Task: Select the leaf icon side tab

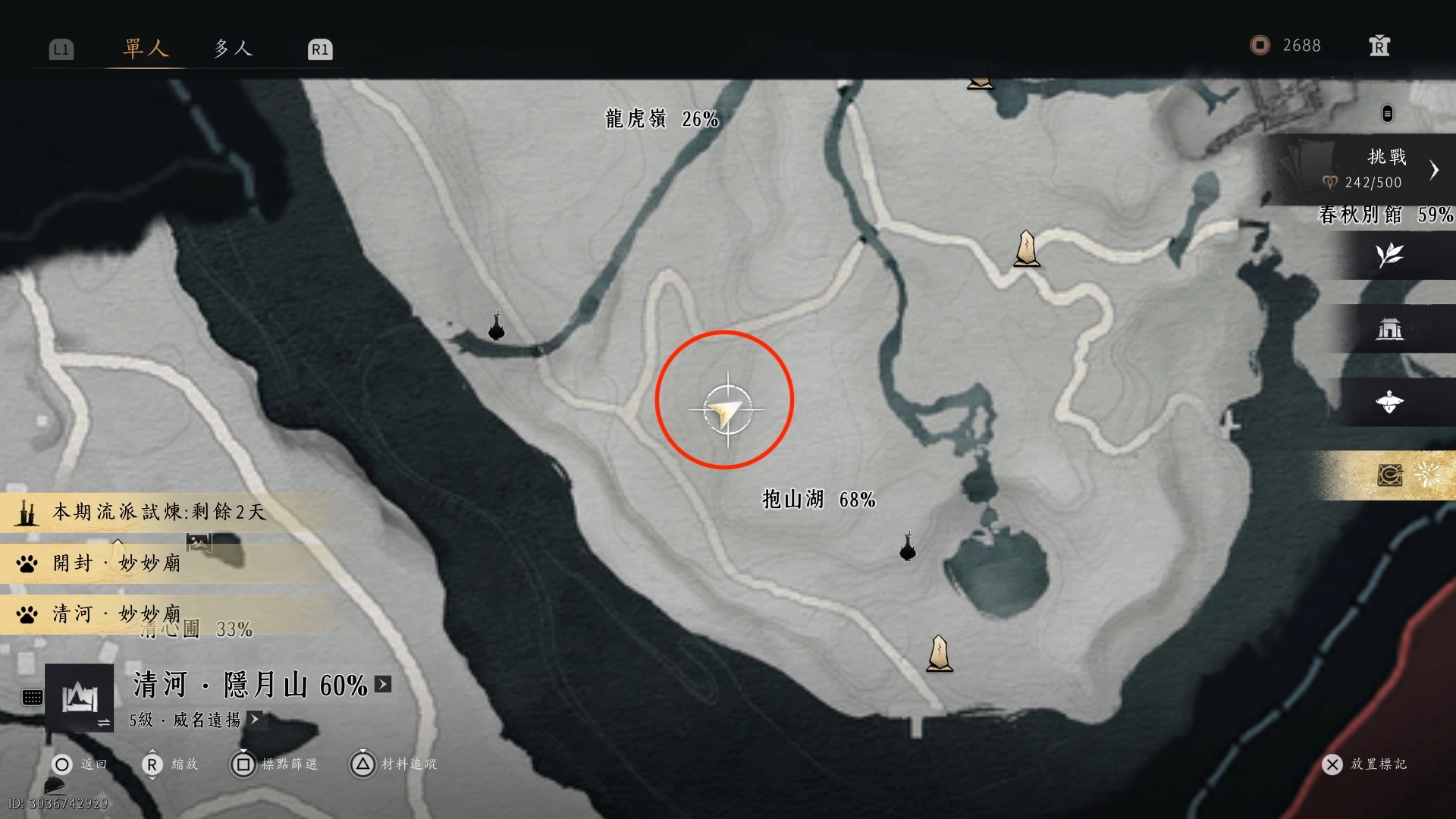Action: click(x=1389, y=255)
